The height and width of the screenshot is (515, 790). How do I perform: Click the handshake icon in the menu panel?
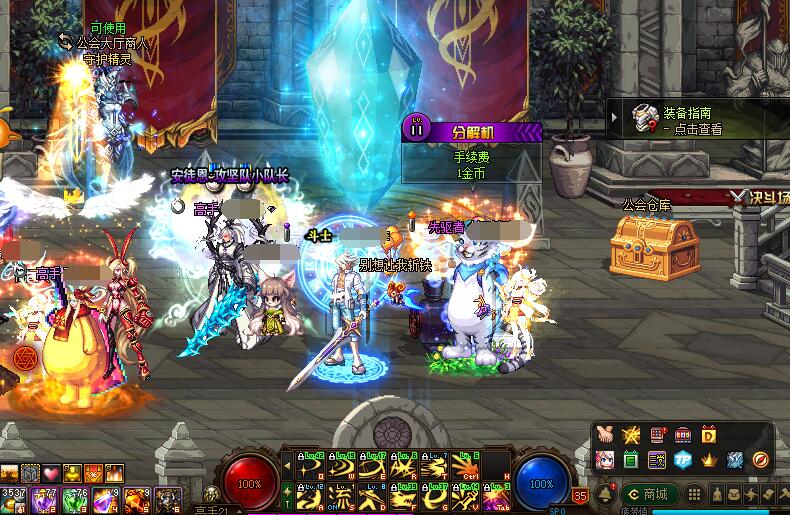coord(605,435)
